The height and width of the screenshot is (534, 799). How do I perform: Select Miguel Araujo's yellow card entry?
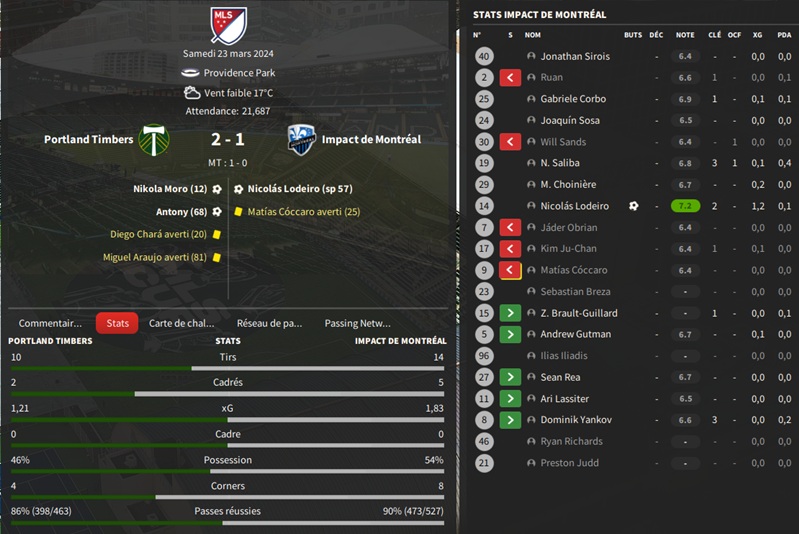click(154, 257)
